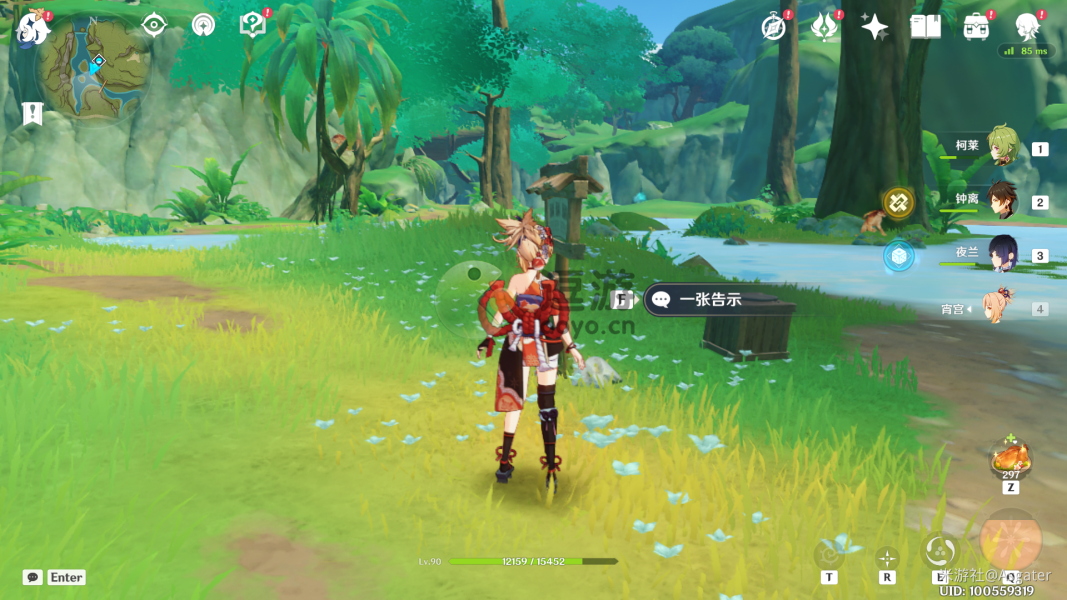This screenshot has width=1067, height=600.
Task: Switch to party member 夜兰
Action: pyautogui.click(x=1001, y=255)
